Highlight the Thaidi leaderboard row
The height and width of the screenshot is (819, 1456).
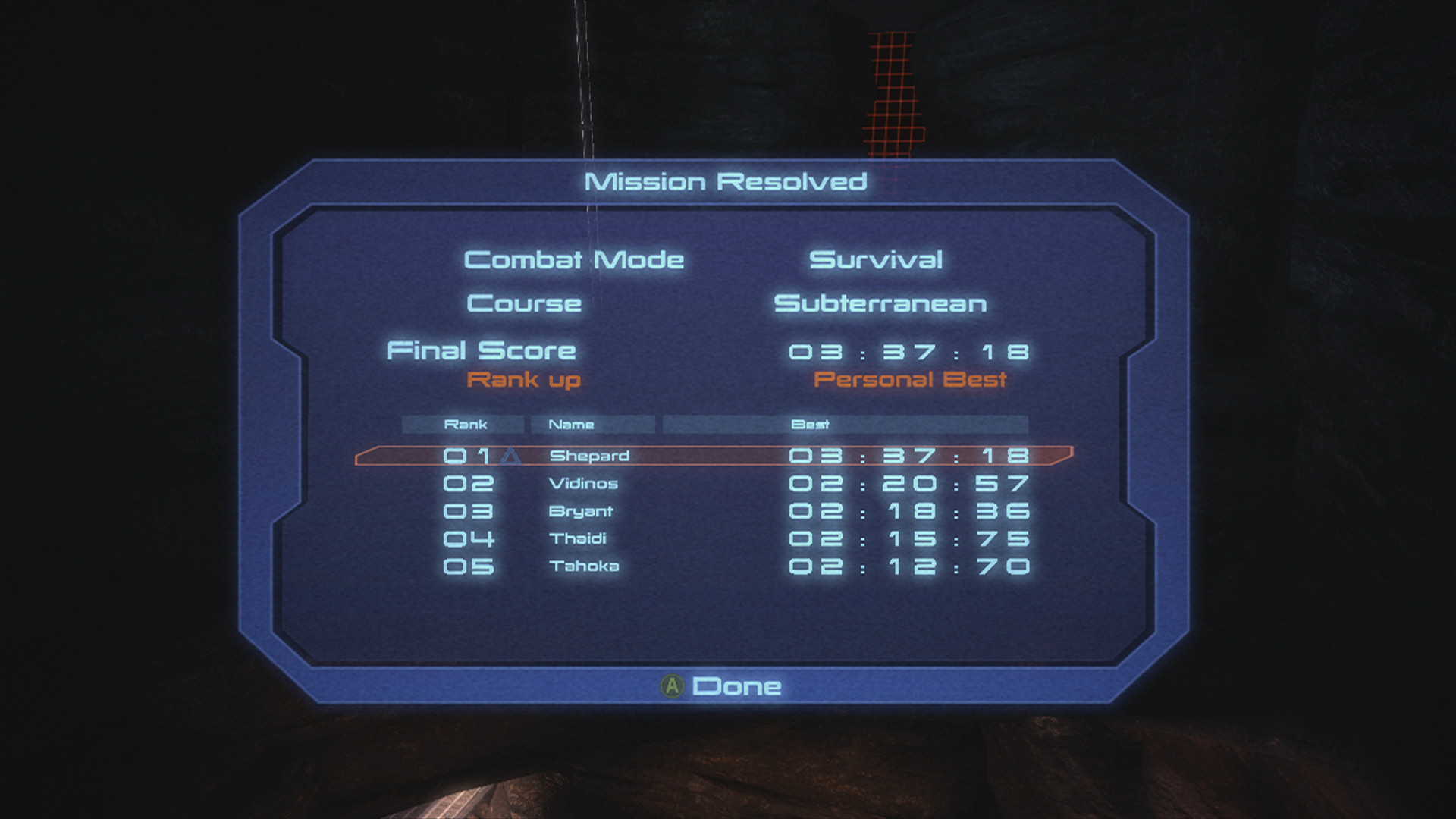tap(713, 539)
